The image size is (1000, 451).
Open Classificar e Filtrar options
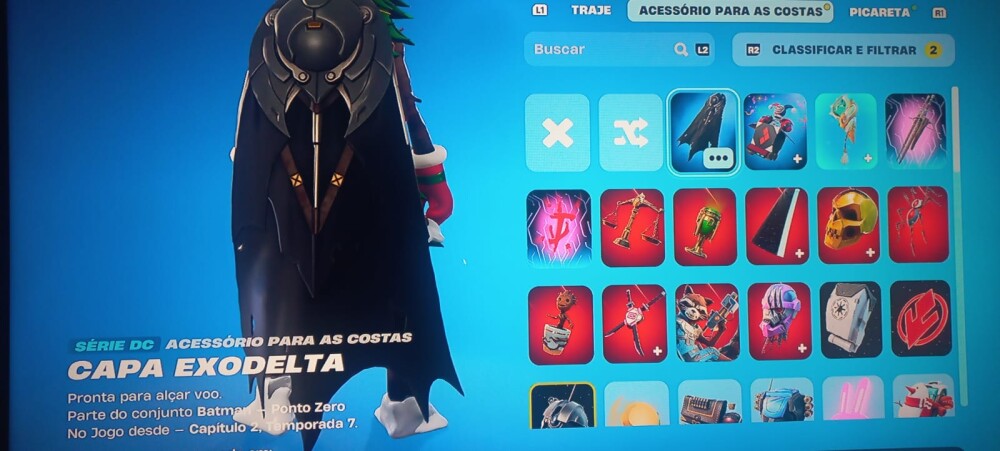pyautogui.click(x=843, y=49)
